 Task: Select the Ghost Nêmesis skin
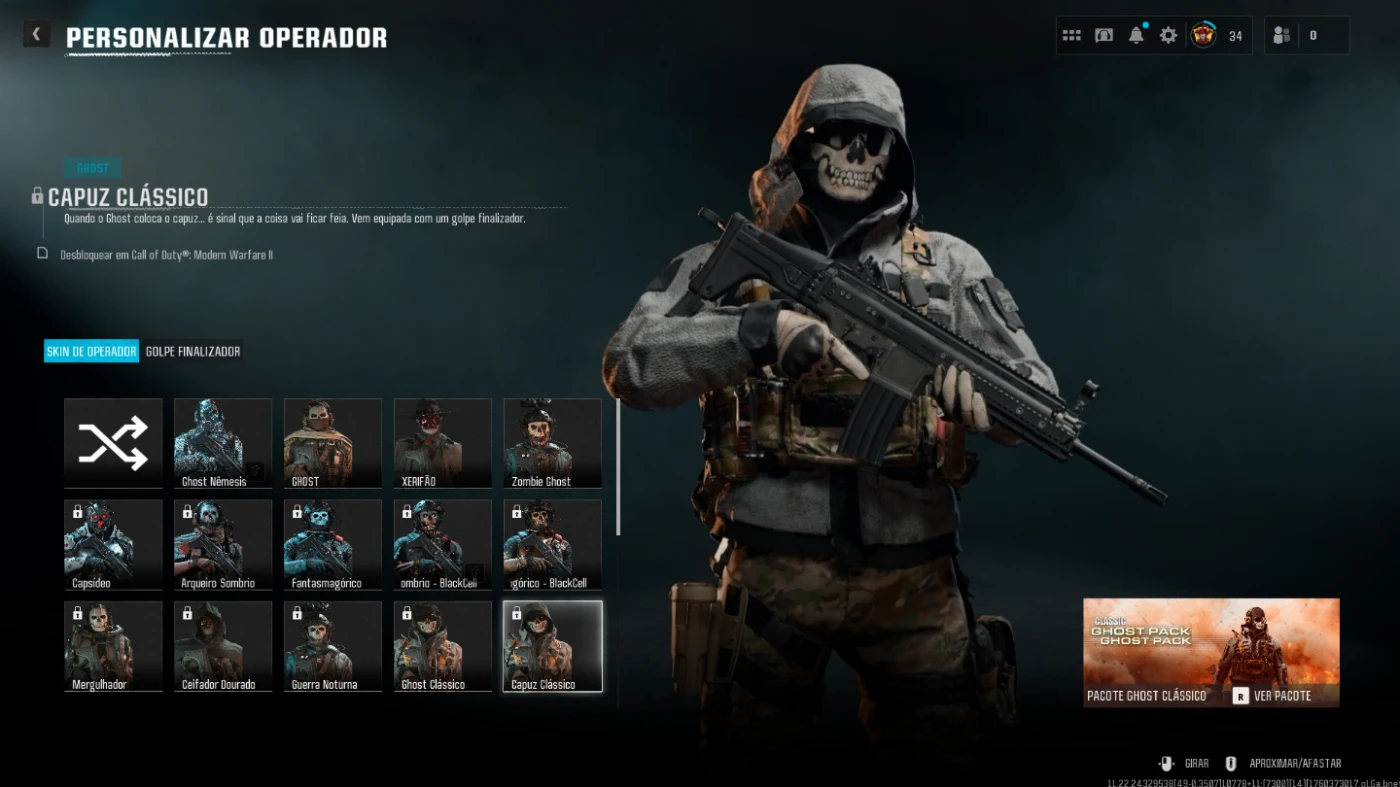tap(222, 443)
